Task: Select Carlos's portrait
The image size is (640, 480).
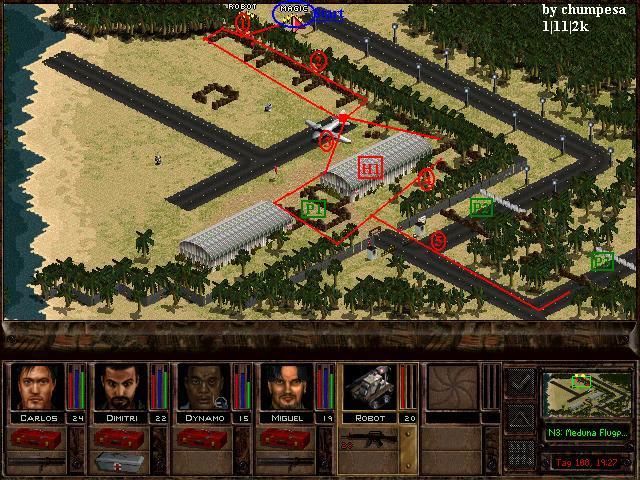Action: point(37,387)
